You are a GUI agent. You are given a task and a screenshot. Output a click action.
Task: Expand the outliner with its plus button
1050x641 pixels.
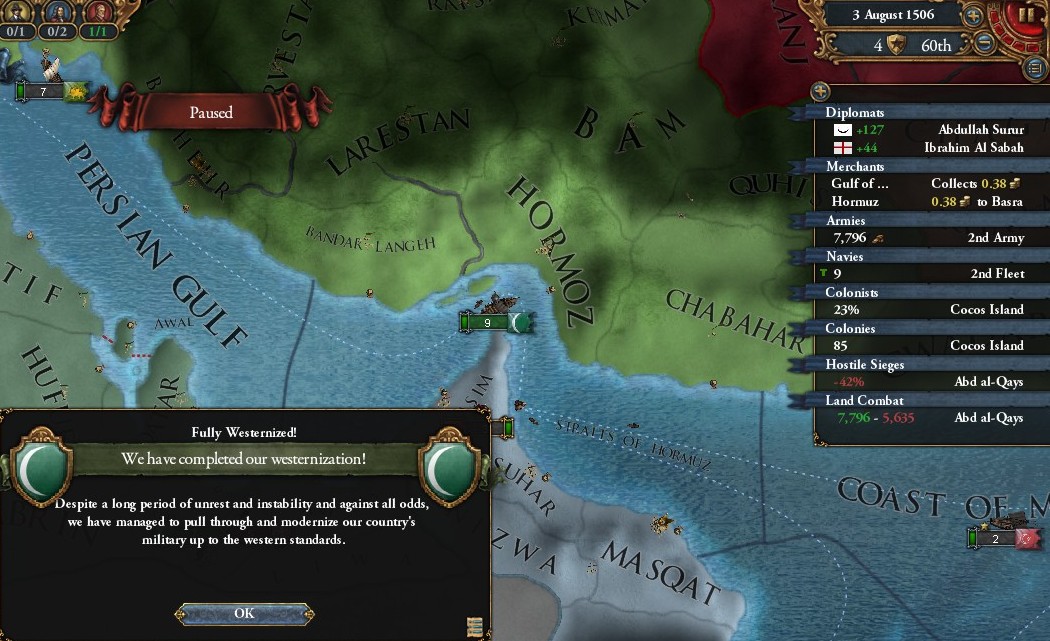[820, 90]
